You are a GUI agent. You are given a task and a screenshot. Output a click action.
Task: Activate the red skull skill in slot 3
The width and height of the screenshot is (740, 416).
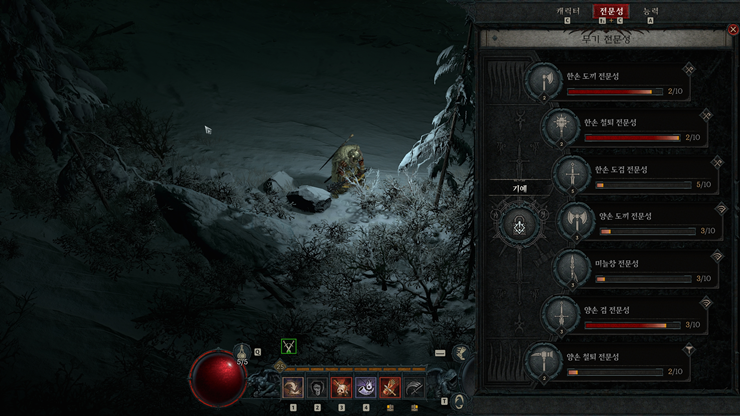(x=341, y=388)
